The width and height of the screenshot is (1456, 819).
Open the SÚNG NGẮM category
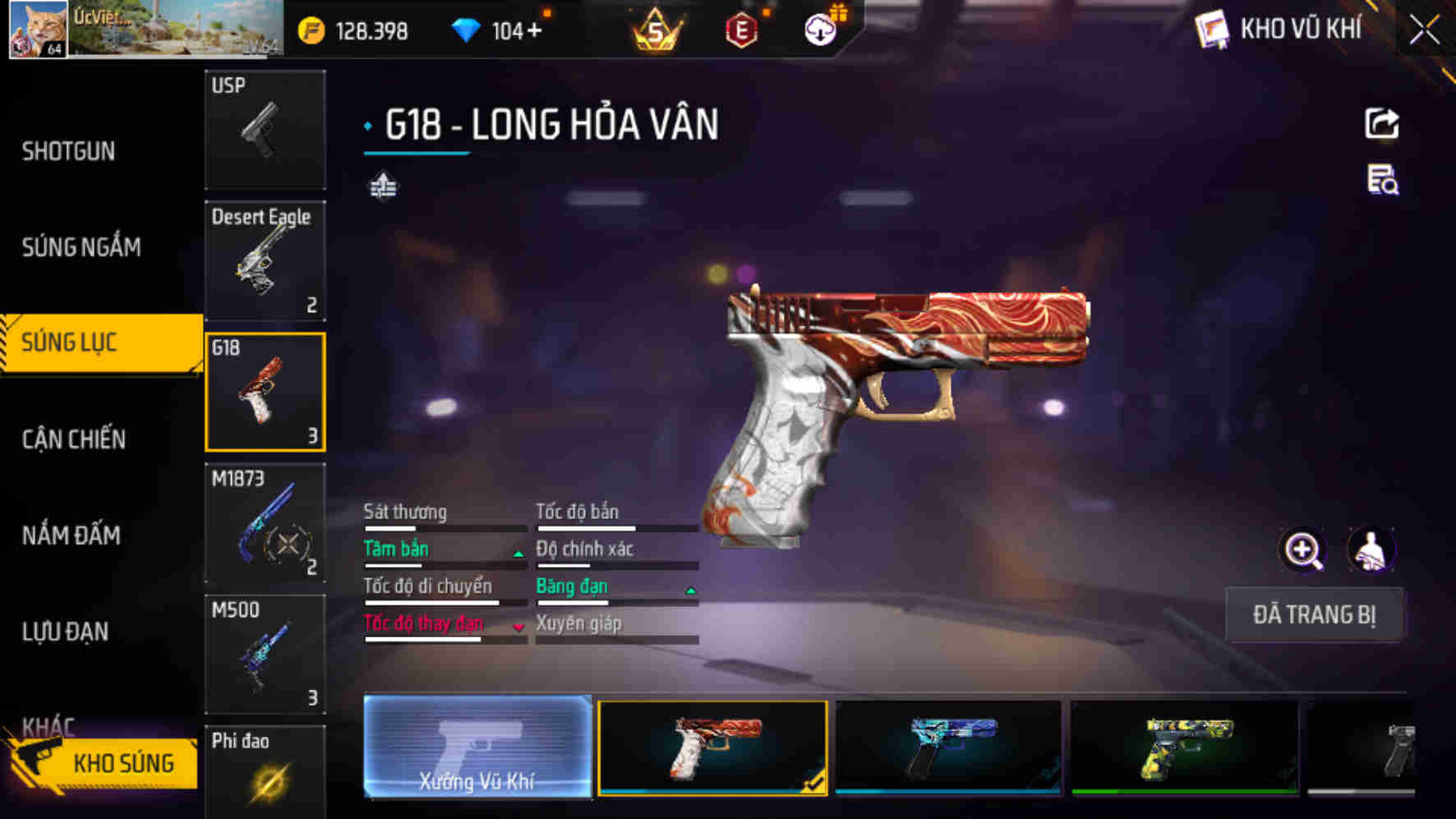tap(81, 246)
